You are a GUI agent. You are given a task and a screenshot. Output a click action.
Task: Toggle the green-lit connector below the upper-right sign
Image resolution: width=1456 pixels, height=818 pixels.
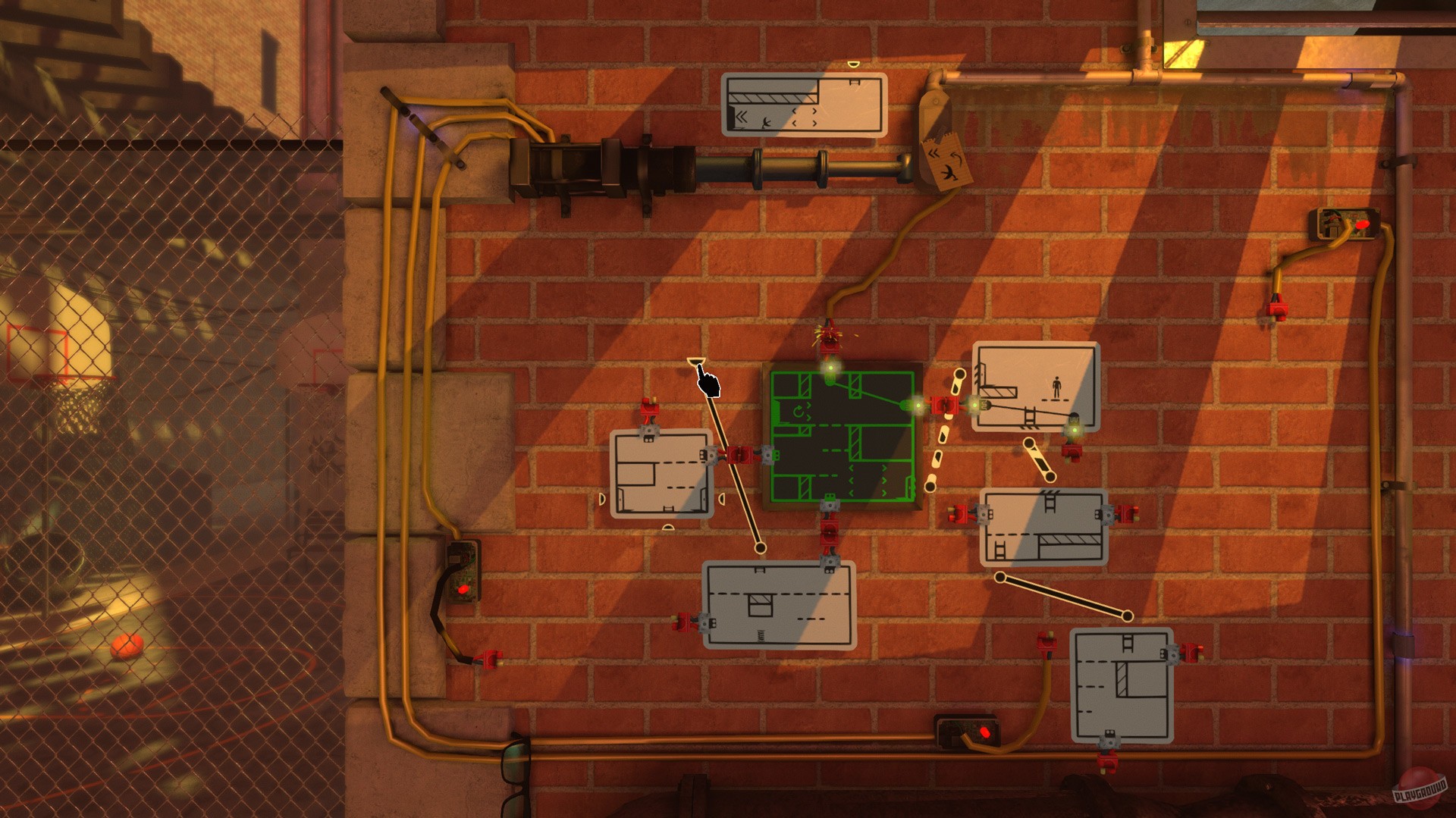point(1075,430)
